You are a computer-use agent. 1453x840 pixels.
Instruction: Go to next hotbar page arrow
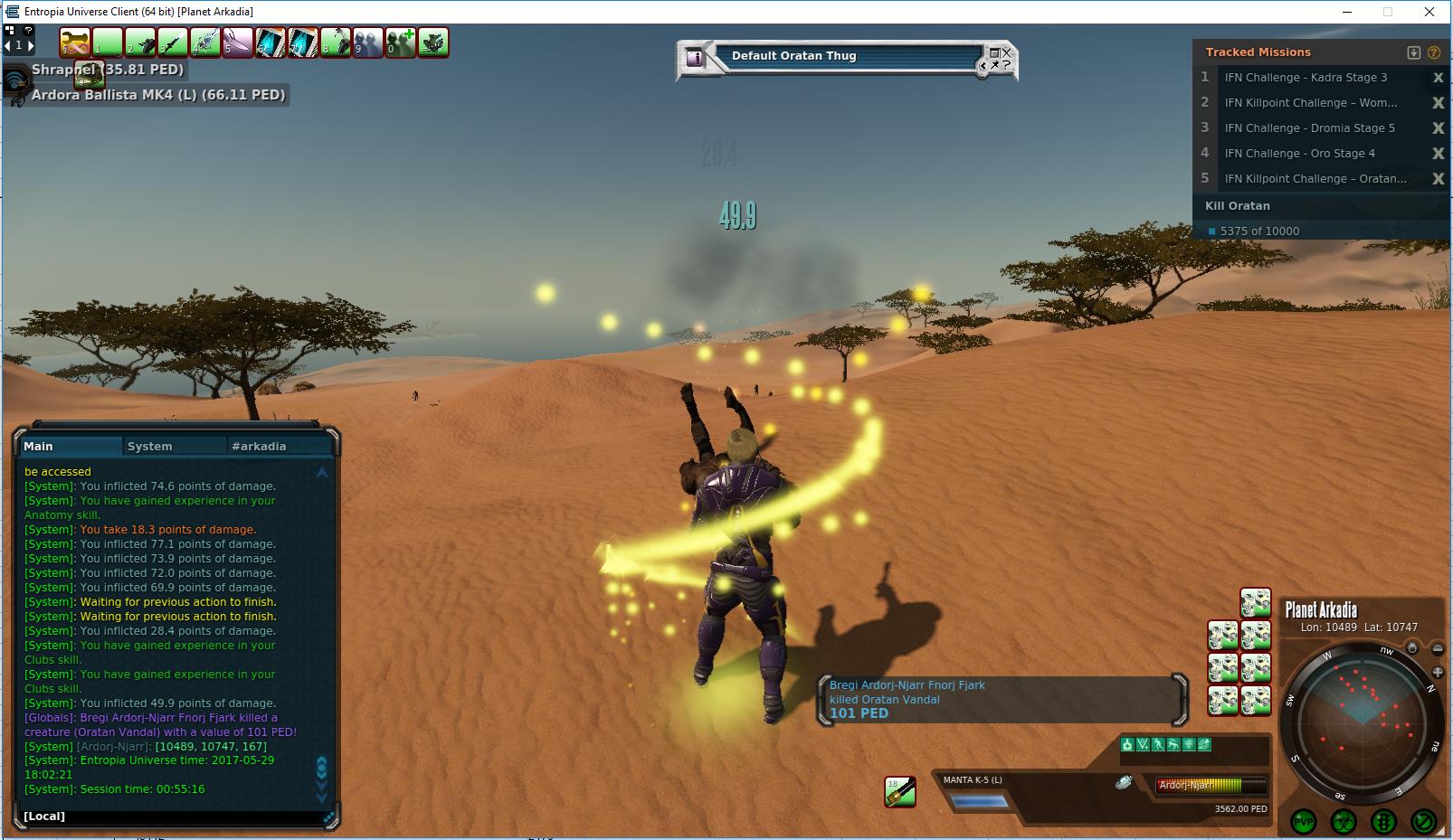(31, 44)
